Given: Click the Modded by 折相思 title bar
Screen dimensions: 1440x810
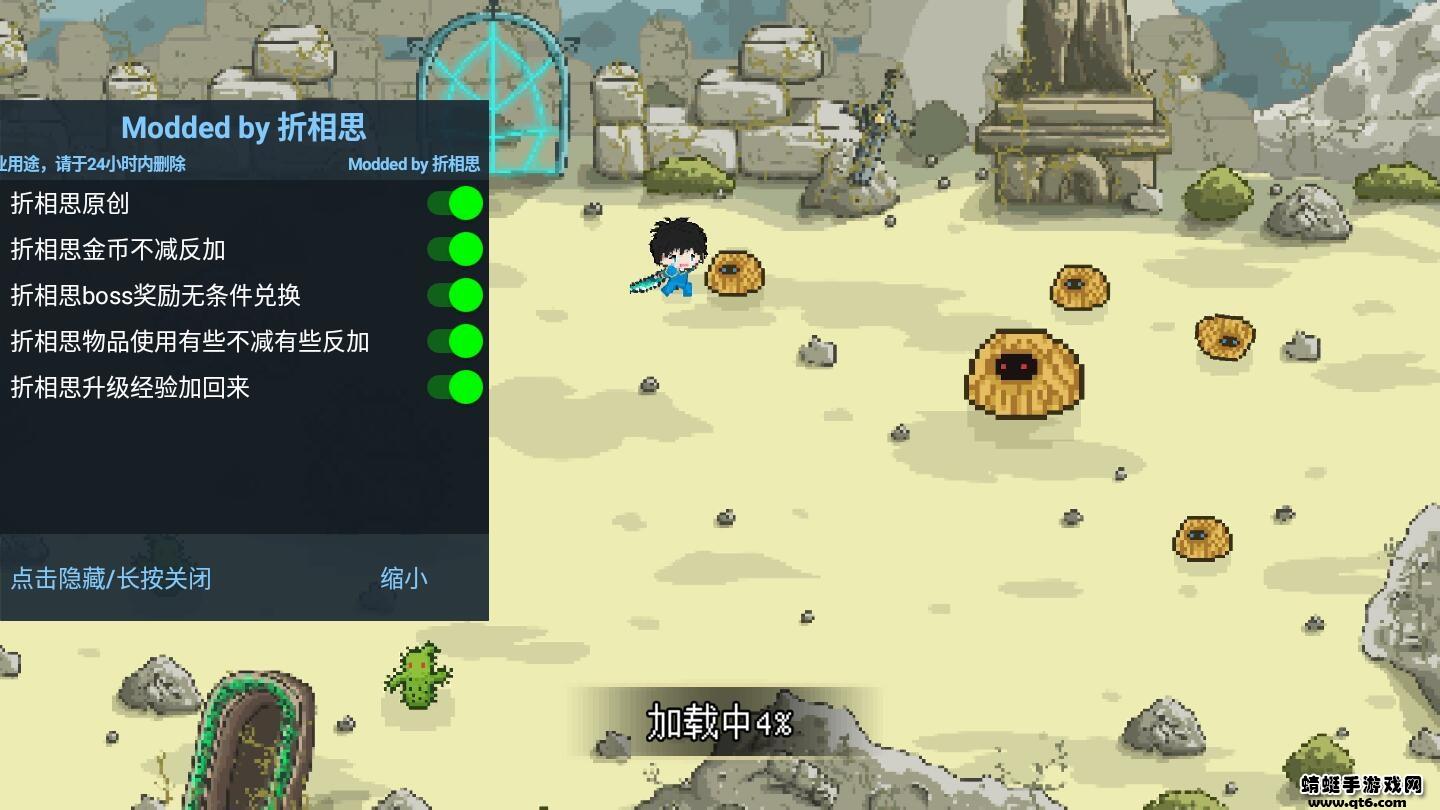Looking at the screenshot, I should click(244, 128).
